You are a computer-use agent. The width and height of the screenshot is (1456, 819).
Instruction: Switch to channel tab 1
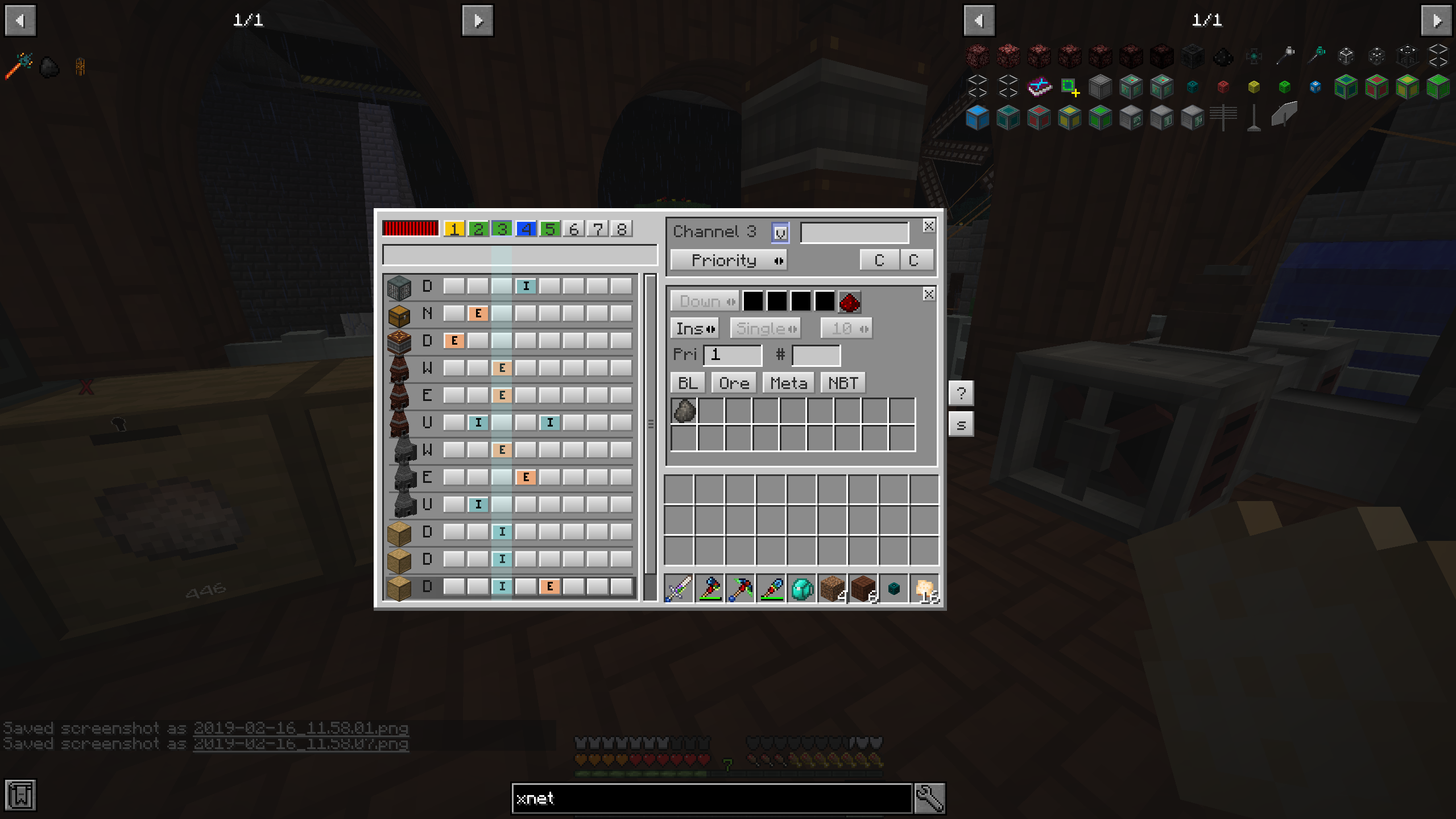(453, 229)
